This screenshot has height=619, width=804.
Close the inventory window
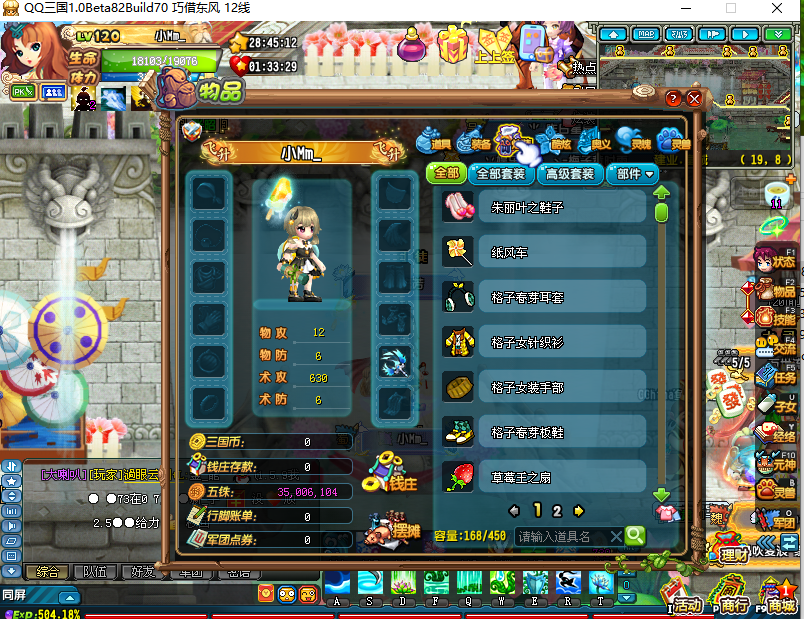click(694, 99)
